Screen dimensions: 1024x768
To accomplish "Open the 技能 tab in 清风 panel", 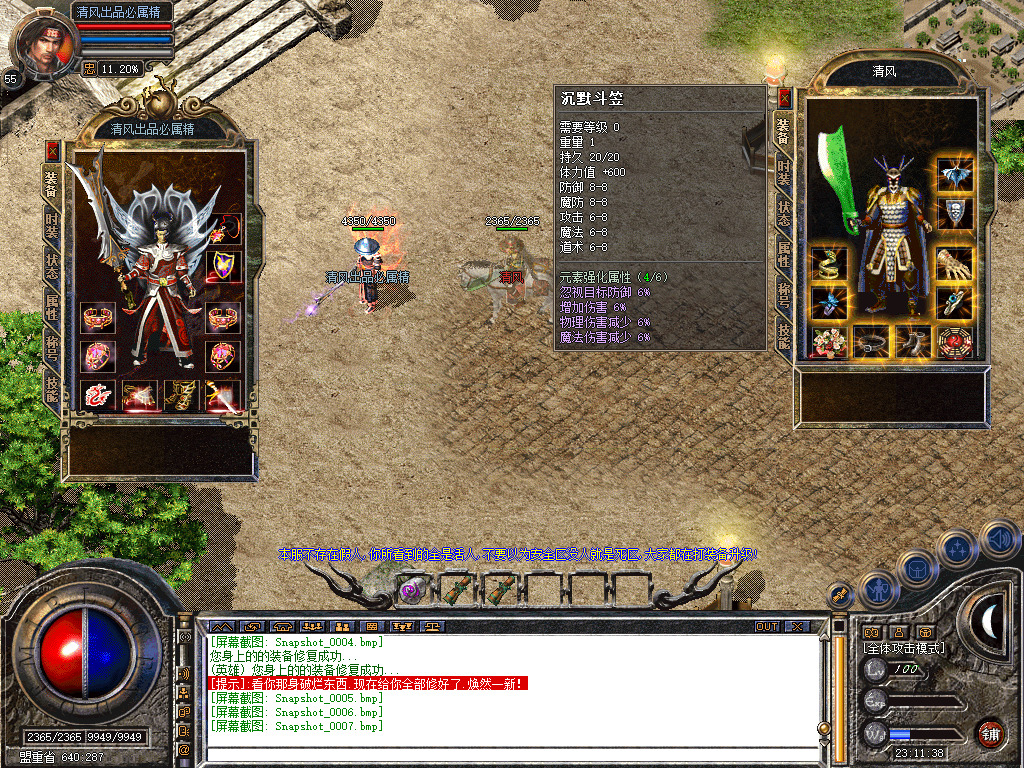I will tap(785, 337).
